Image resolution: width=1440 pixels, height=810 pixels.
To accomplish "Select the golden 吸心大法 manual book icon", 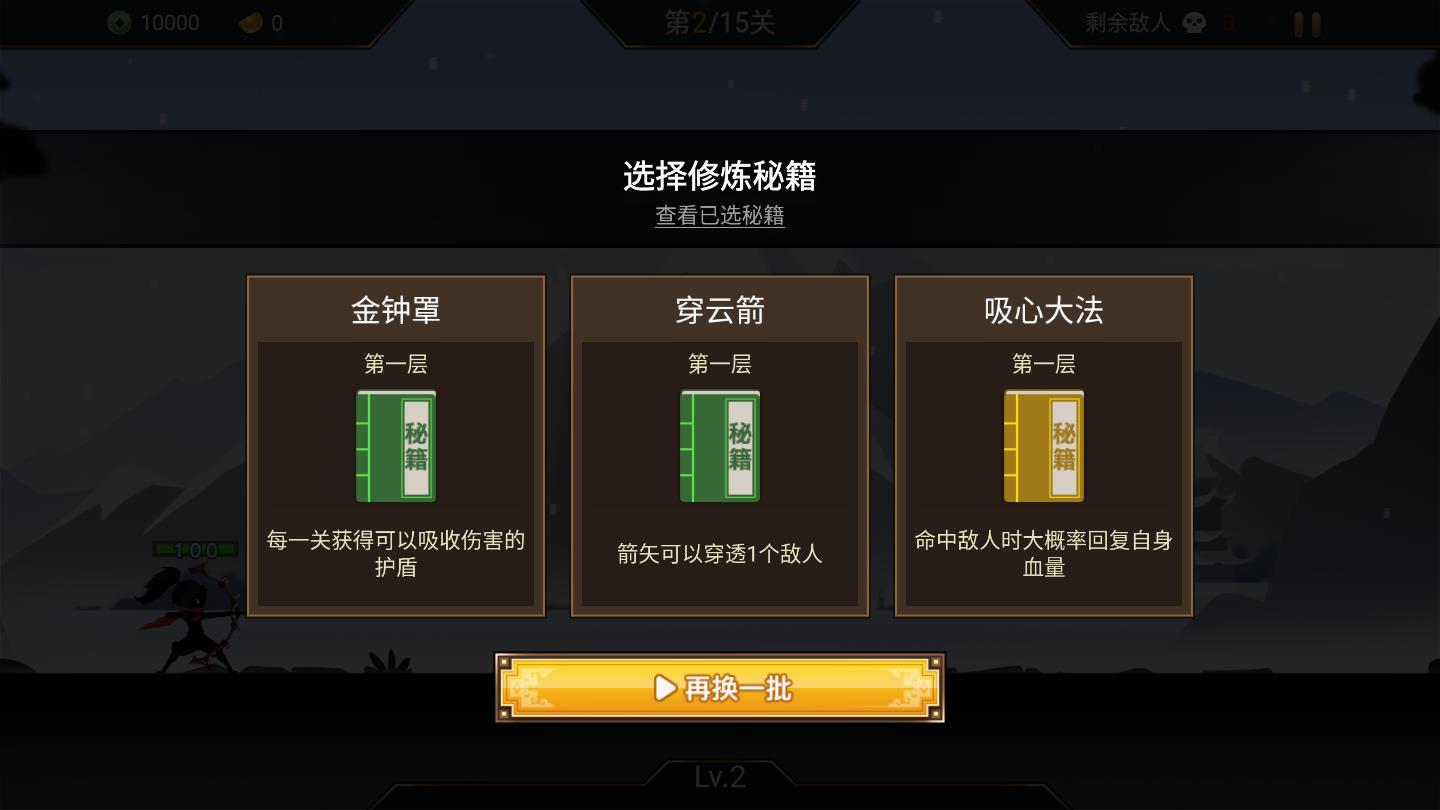I will coord(1043,446).
